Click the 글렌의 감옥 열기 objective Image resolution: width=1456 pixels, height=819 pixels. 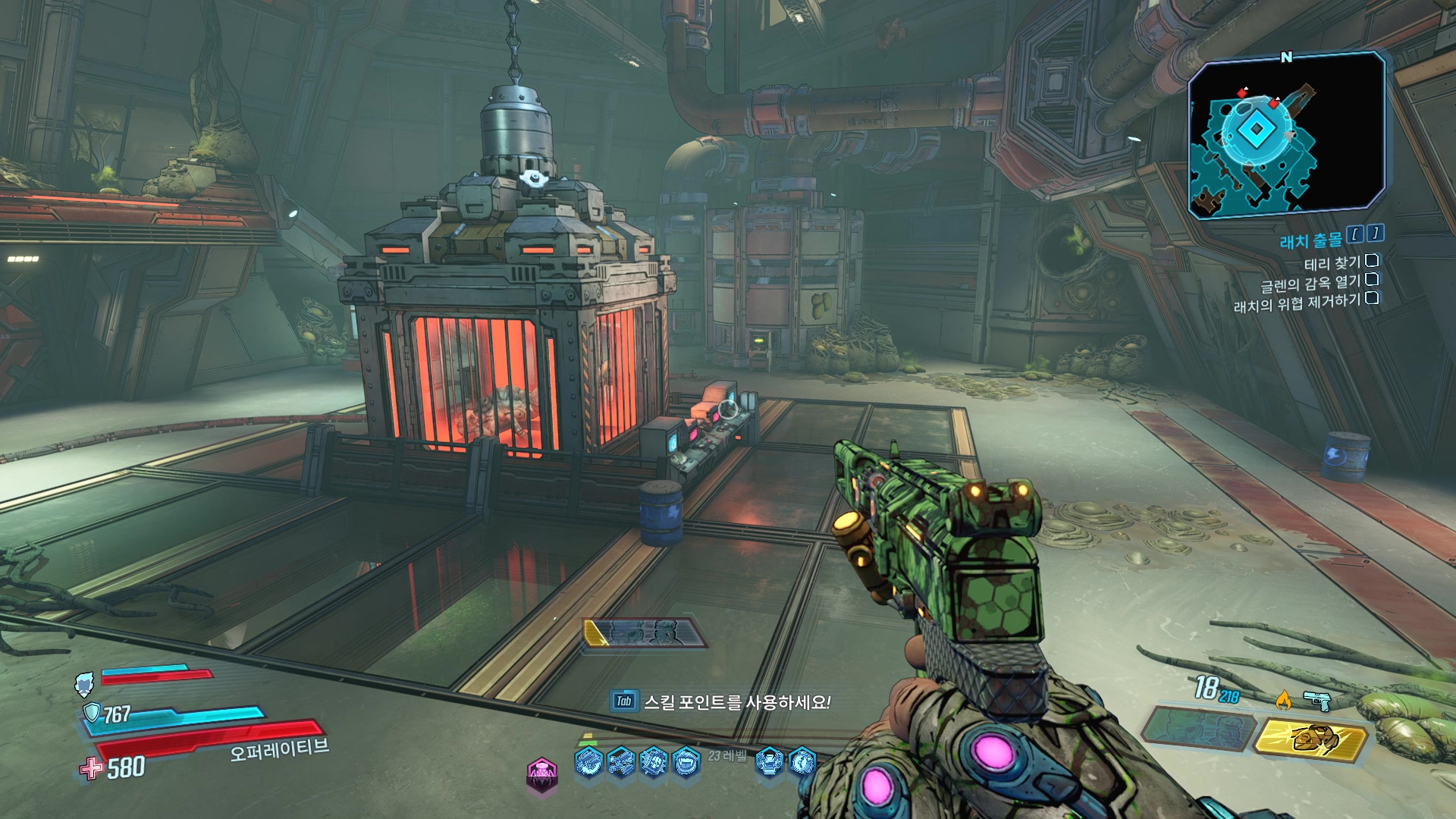[1310, 284]
